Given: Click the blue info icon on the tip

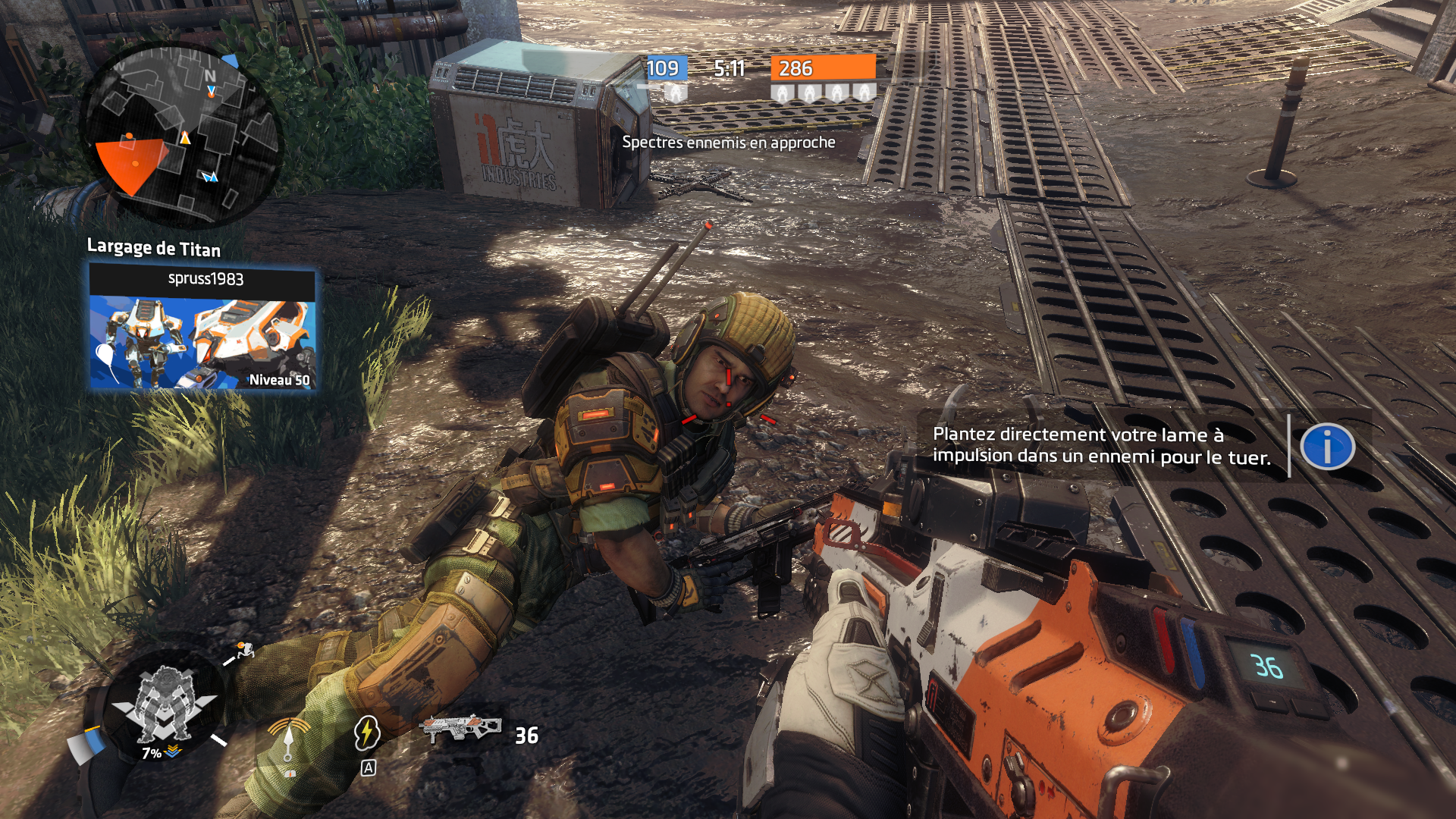Looking at the screenshot, I should (1327, 447).
